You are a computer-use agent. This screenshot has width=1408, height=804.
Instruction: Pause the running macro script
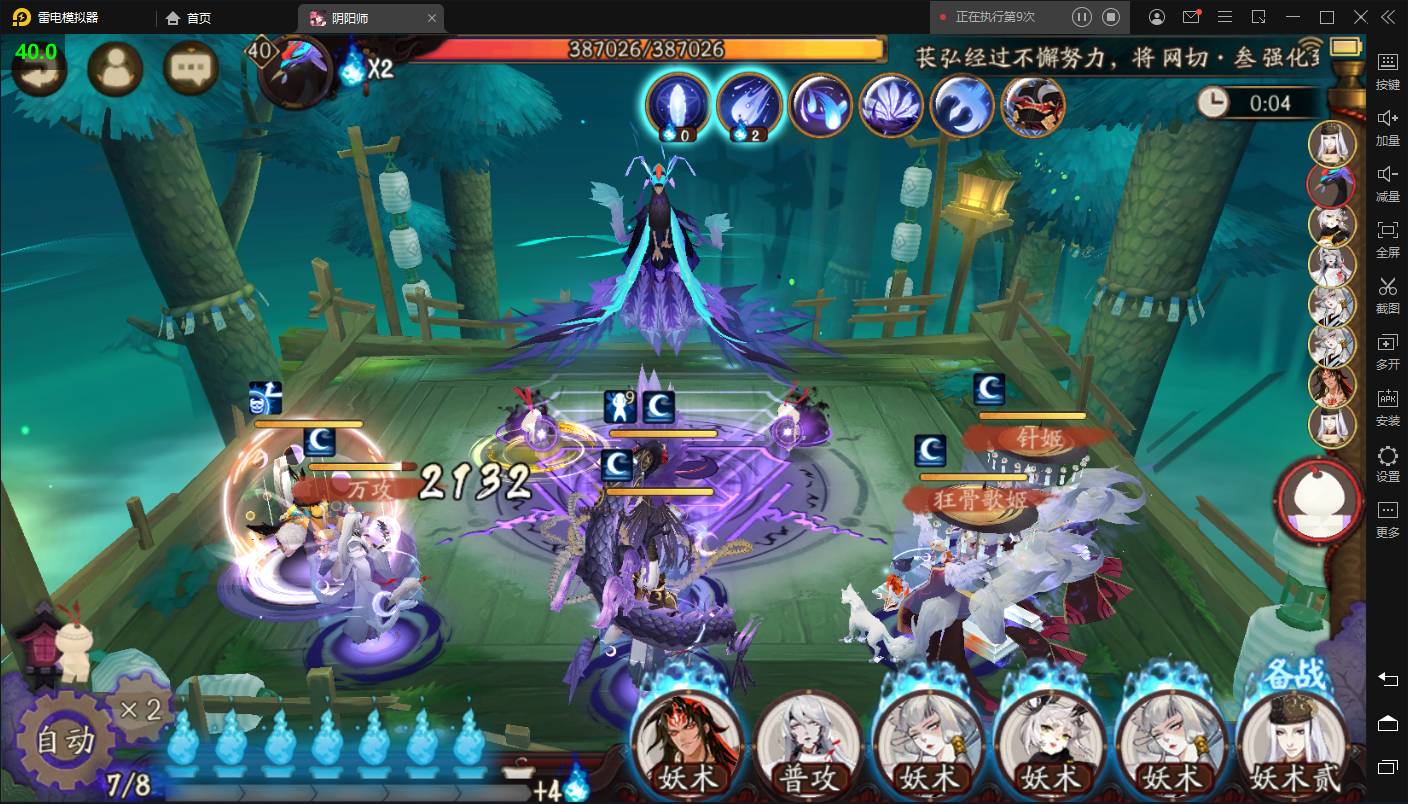[x=1081, y=17]
